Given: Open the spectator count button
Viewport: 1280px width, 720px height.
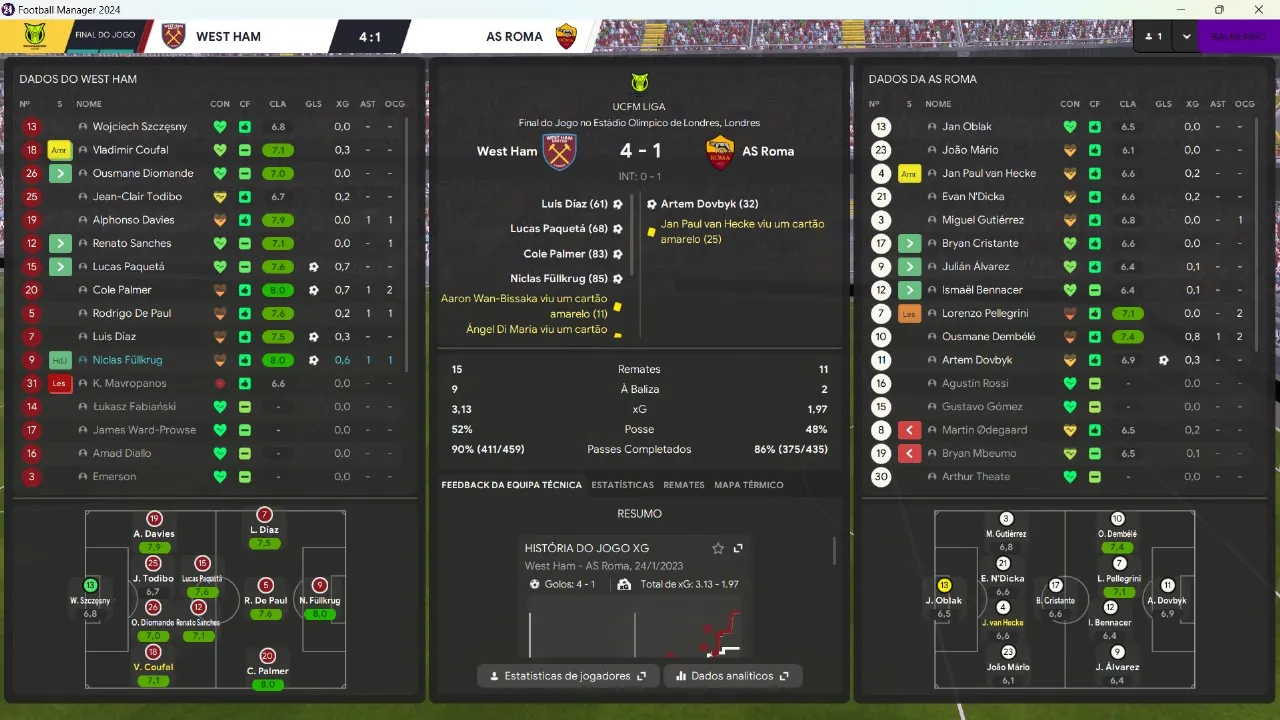Looking at the screenshot, I should pos(1153,36).
